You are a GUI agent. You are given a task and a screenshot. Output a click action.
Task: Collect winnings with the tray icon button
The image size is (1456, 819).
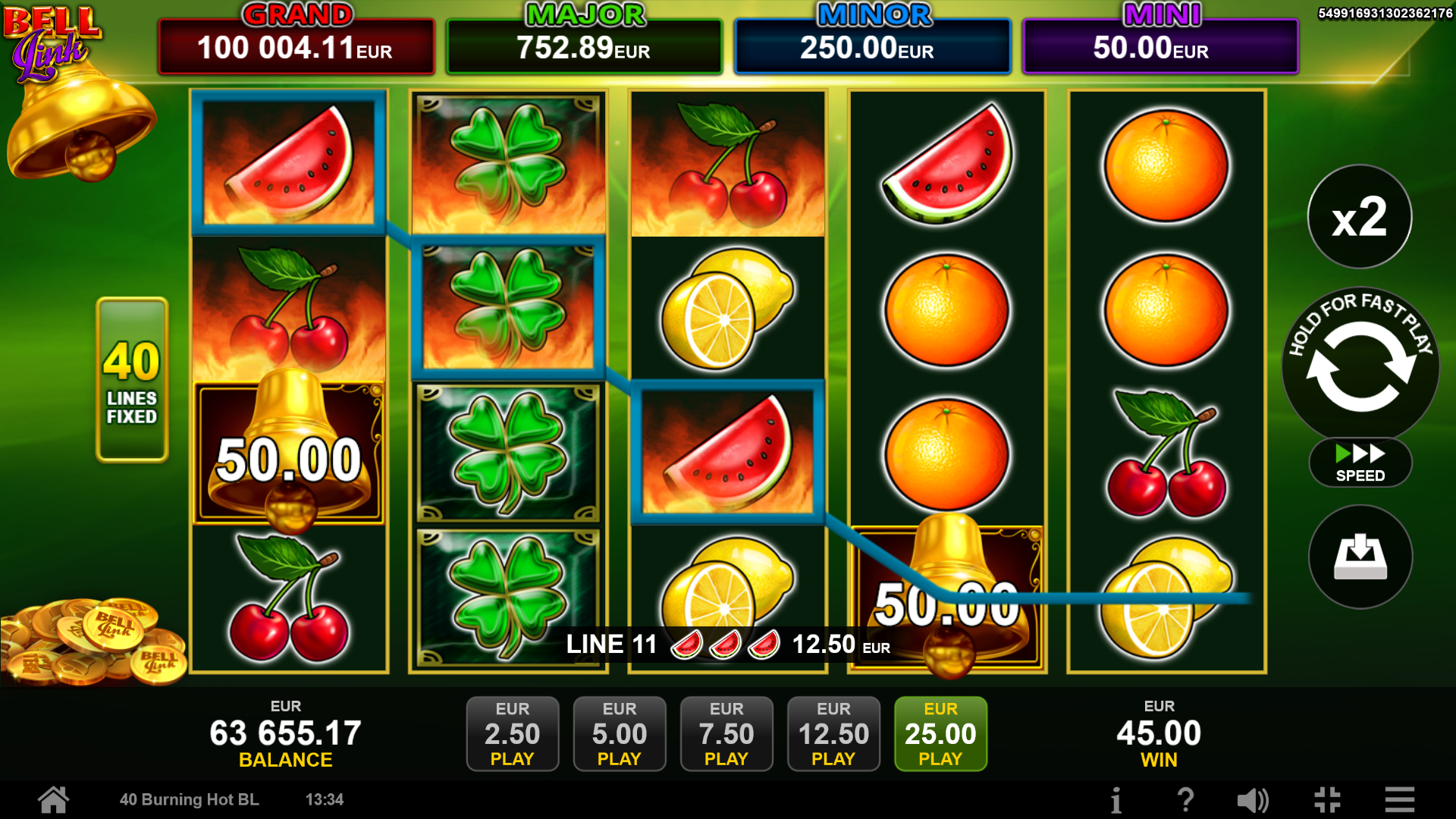1360,557
